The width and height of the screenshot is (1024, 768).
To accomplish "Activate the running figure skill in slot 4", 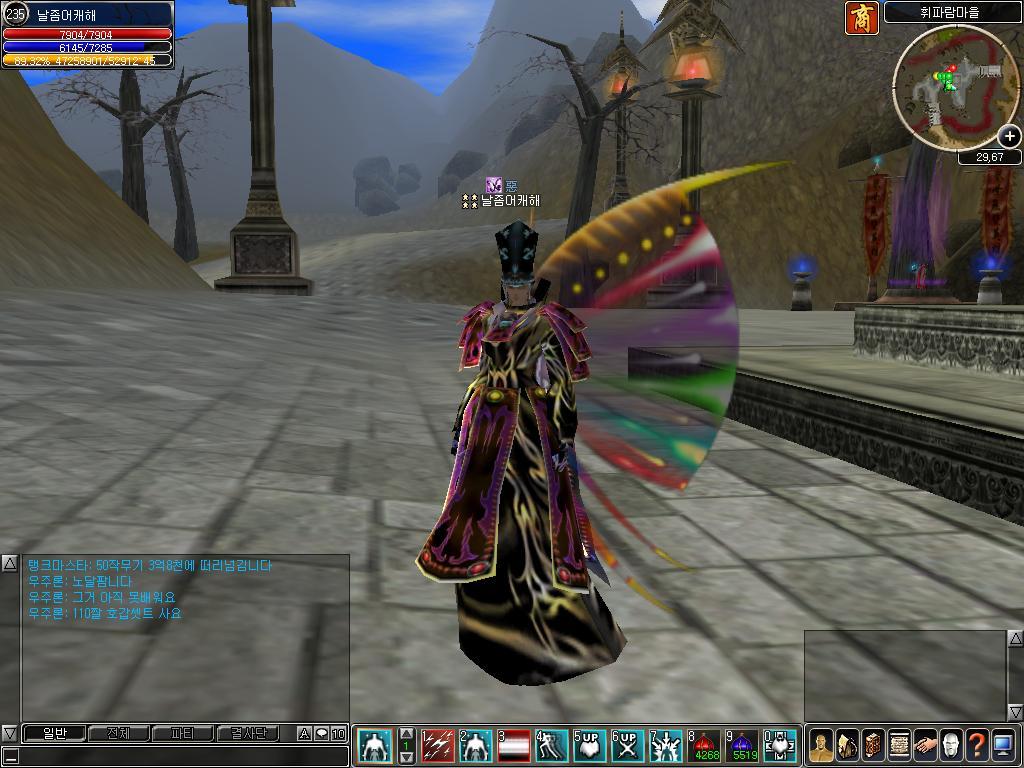I will click(x=551, y=745).
